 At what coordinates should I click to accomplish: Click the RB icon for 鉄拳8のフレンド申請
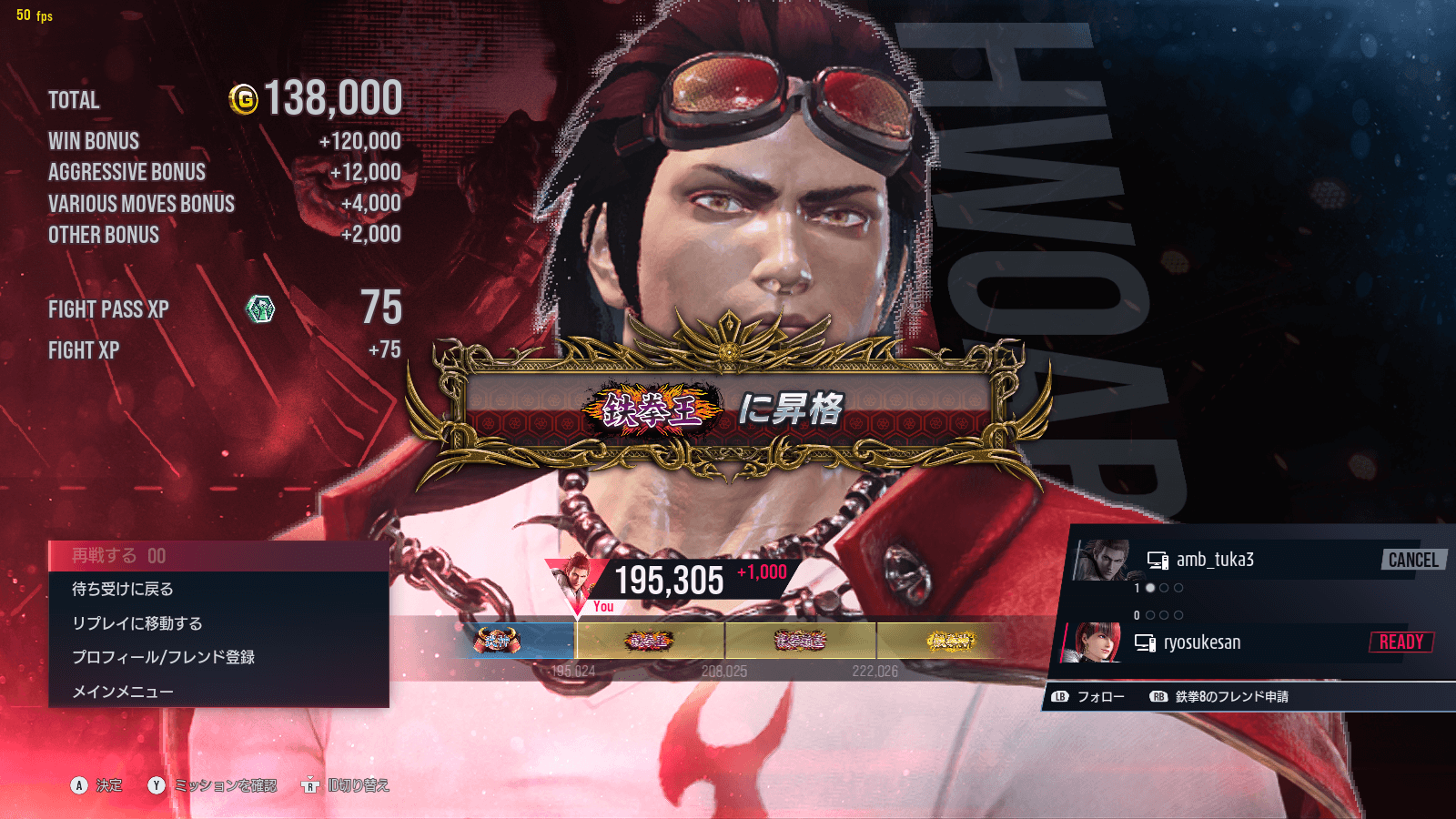pos(1158,696)
